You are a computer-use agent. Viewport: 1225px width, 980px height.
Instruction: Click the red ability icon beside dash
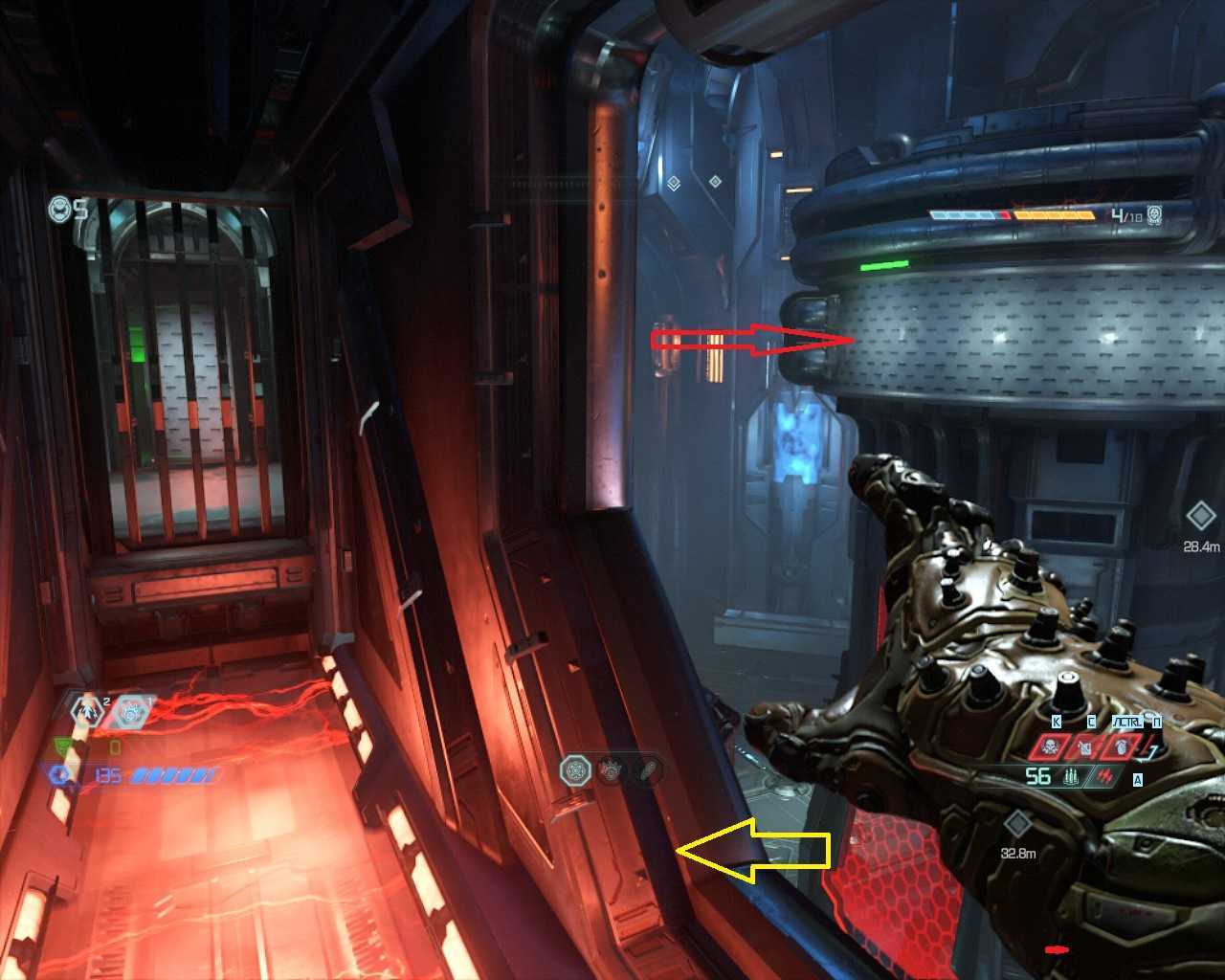[131, 711]
